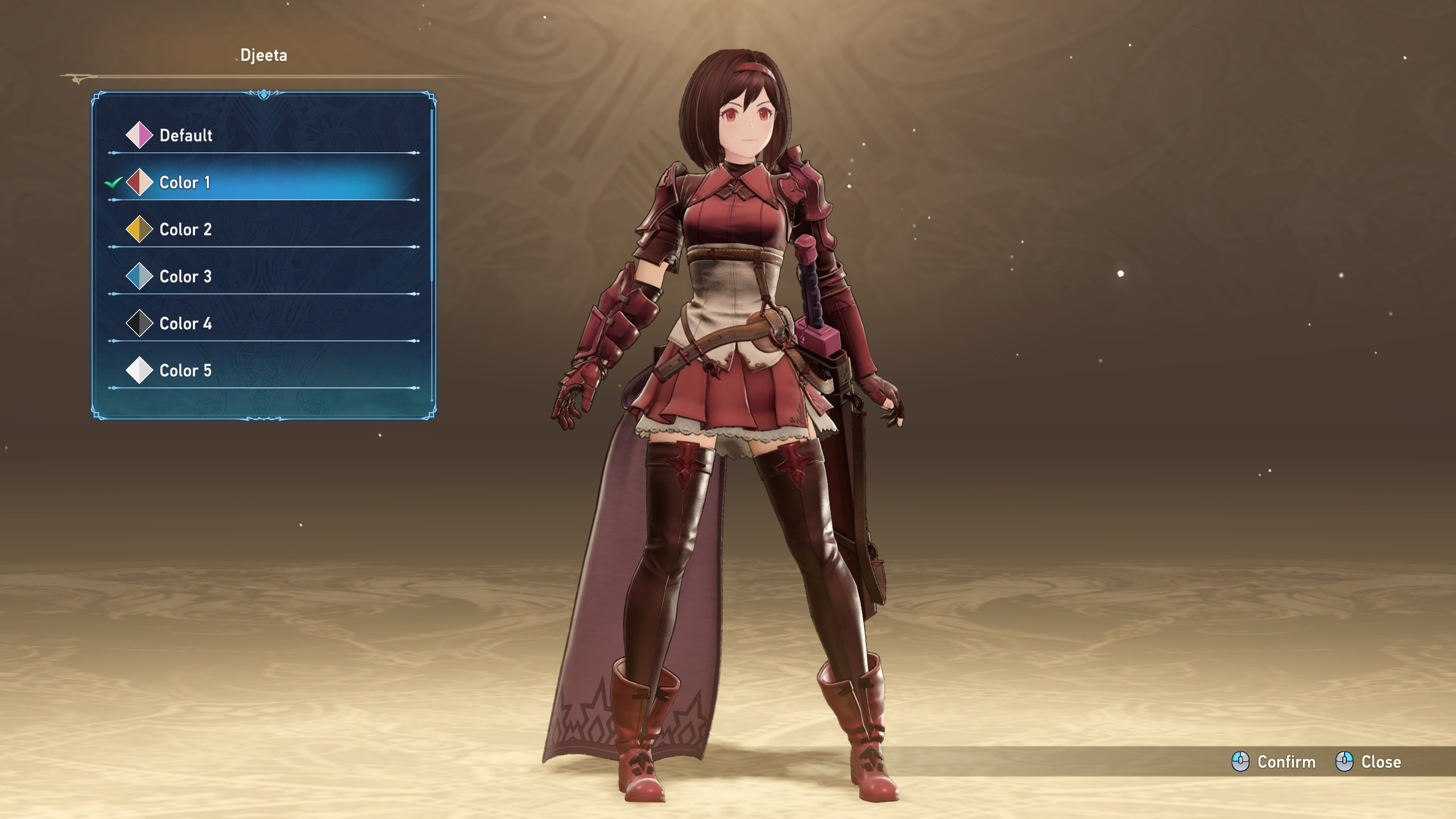Select the Color 5 white palette

[185, 371]
